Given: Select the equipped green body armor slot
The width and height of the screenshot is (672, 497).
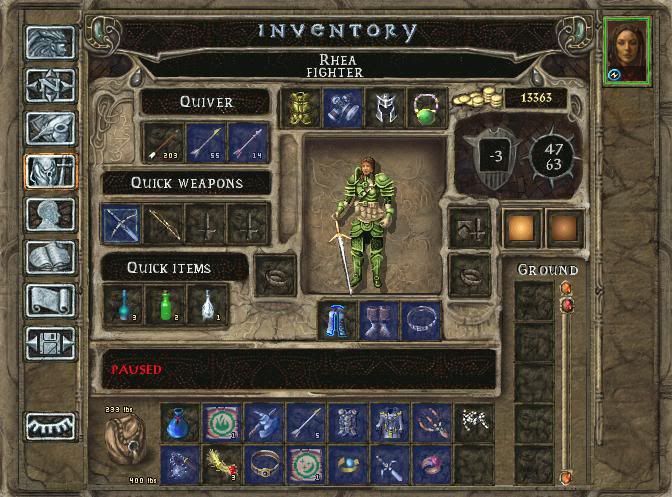Looking at the screenshot, I should point(299,108).
